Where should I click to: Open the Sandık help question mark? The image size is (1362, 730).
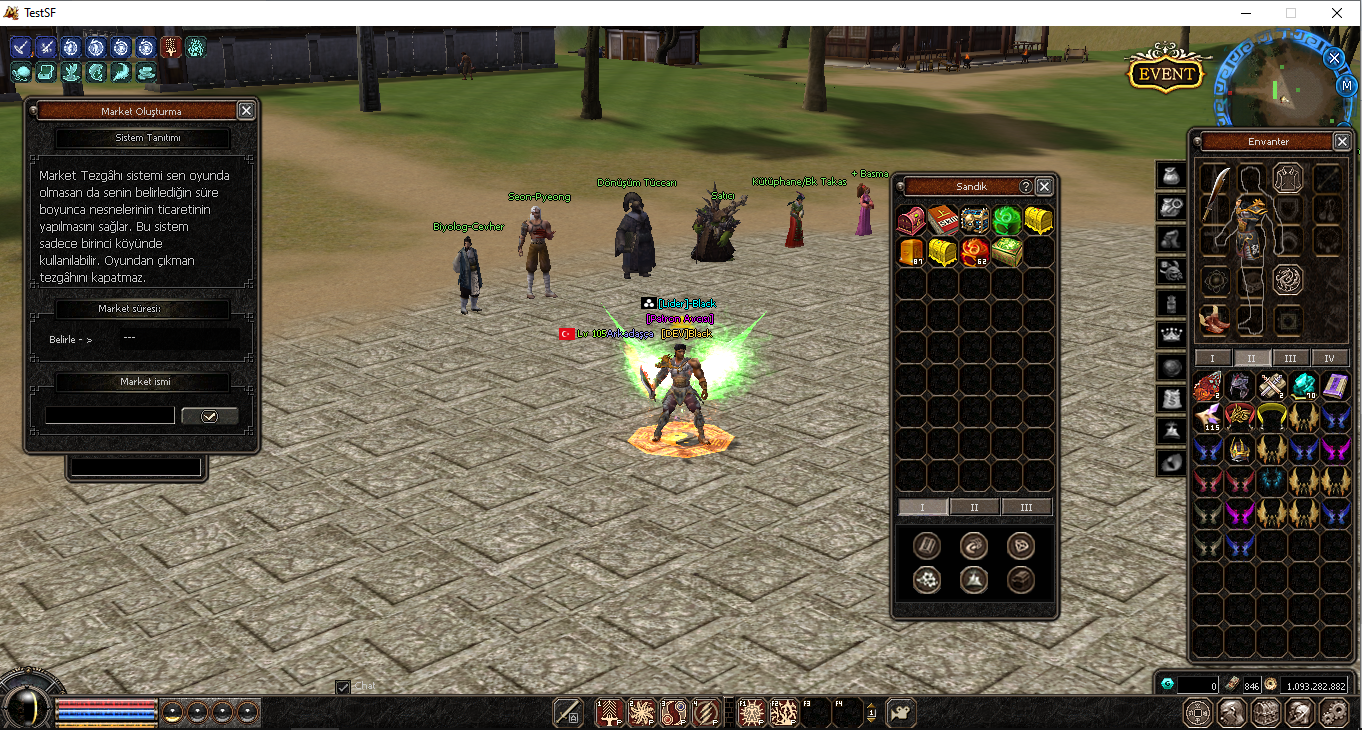[x=1026, y=187]
